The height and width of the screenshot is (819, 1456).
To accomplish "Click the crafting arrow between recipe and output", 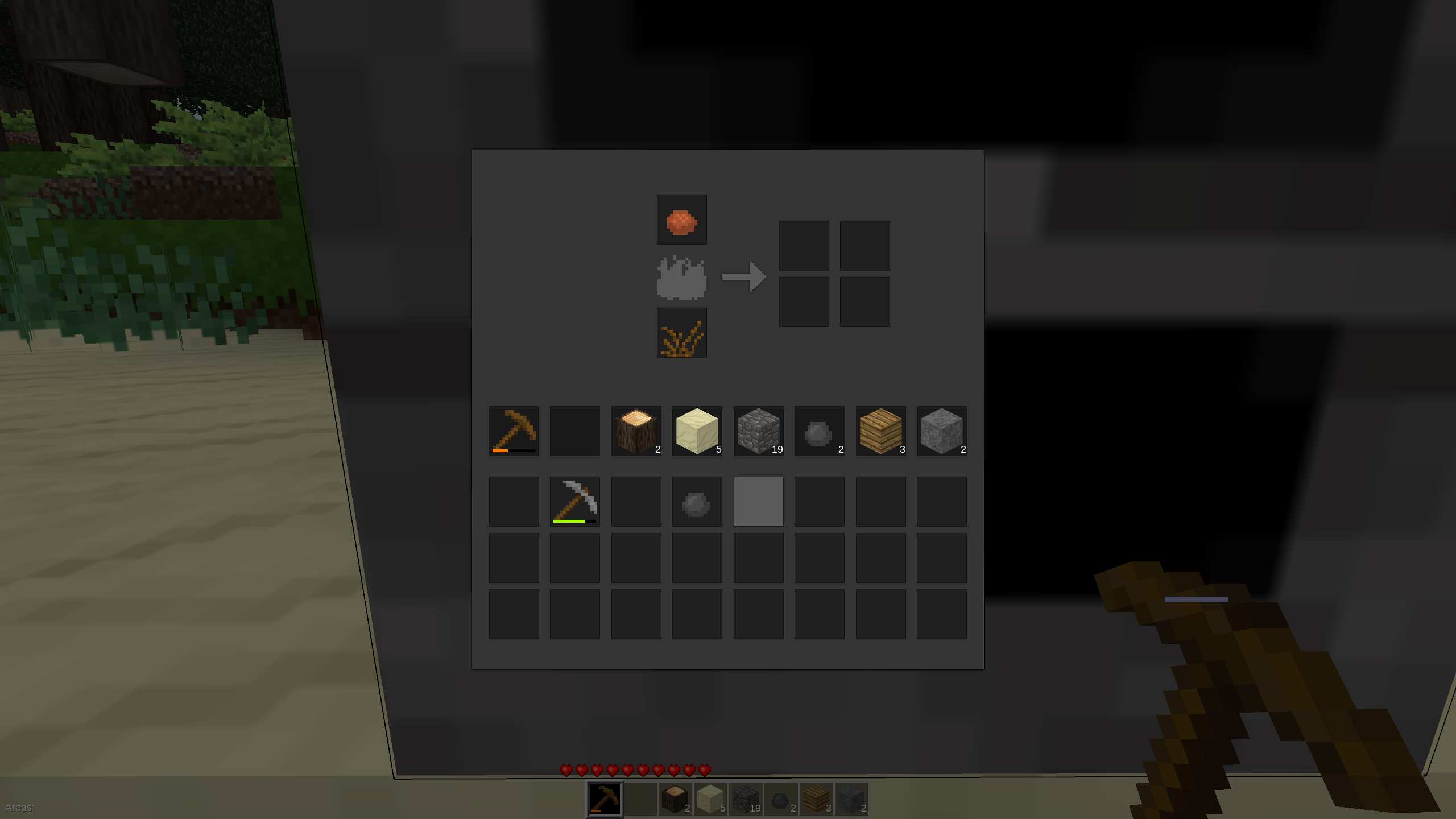I will click(744, 276).
